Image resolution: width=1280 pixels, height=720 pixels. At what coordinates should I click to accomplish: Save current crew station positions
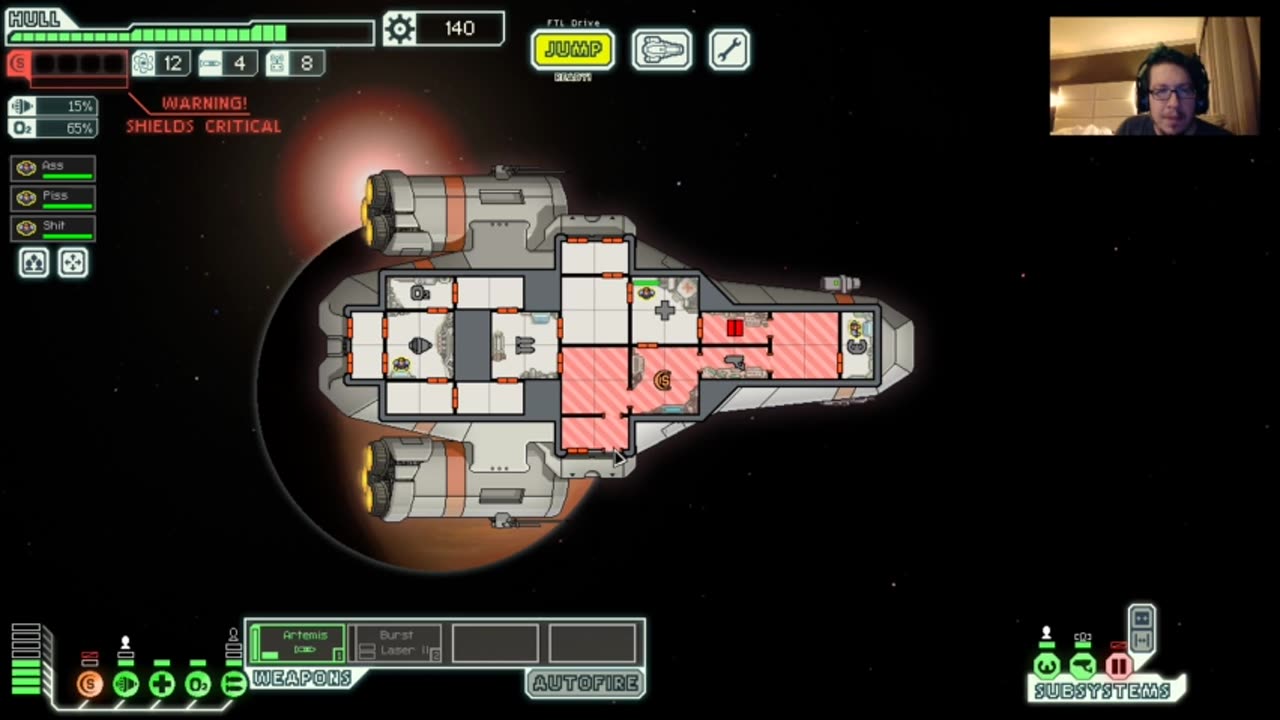[34, 263]
